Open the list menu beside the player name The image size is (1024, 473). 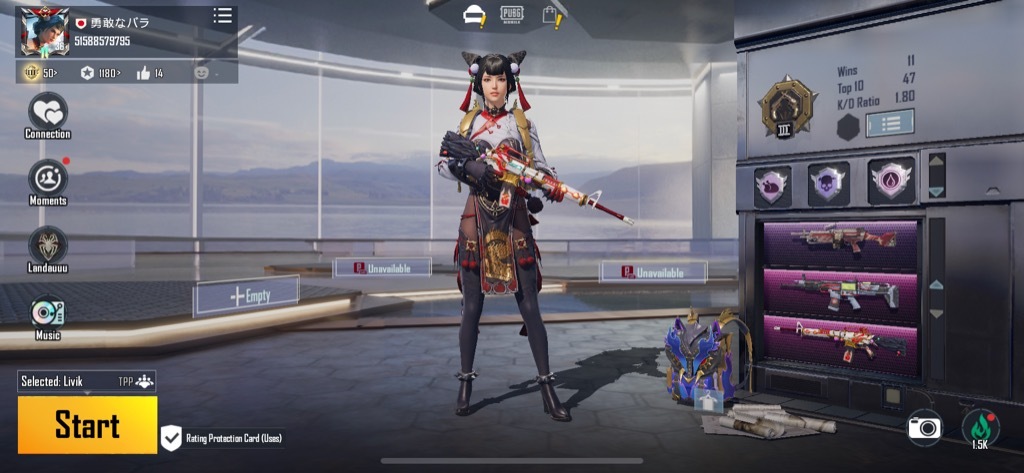(222, 15)
